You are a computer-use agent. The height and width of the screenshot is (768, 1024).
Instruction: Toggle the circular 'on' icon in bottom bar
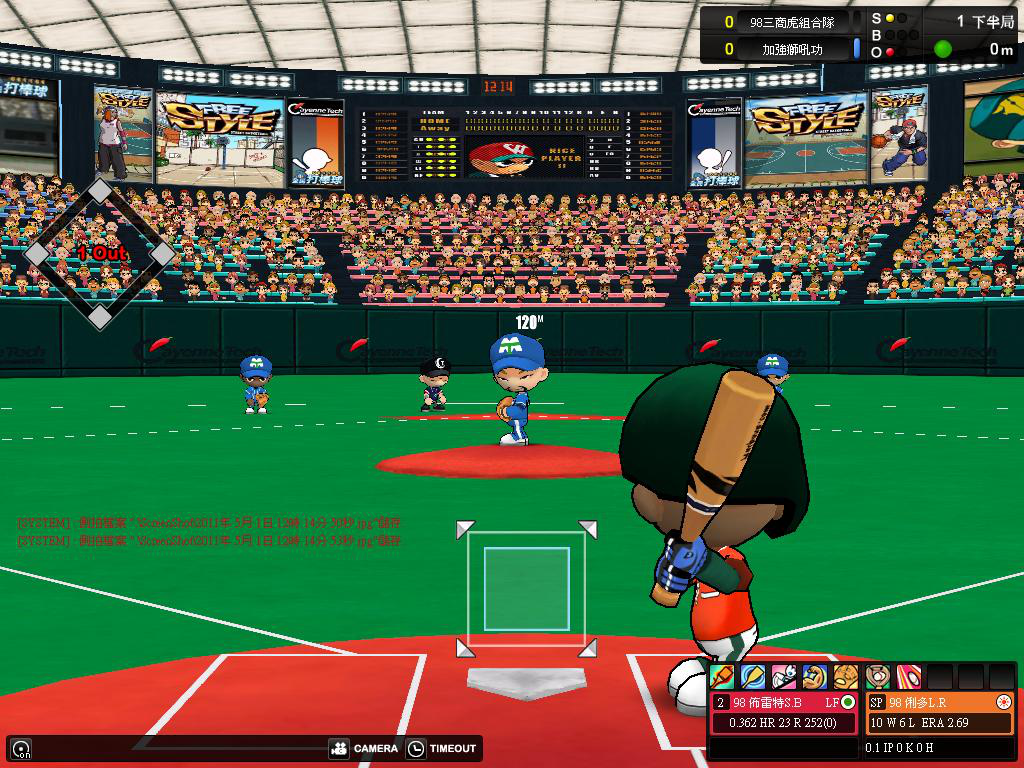tap(20, 748)
